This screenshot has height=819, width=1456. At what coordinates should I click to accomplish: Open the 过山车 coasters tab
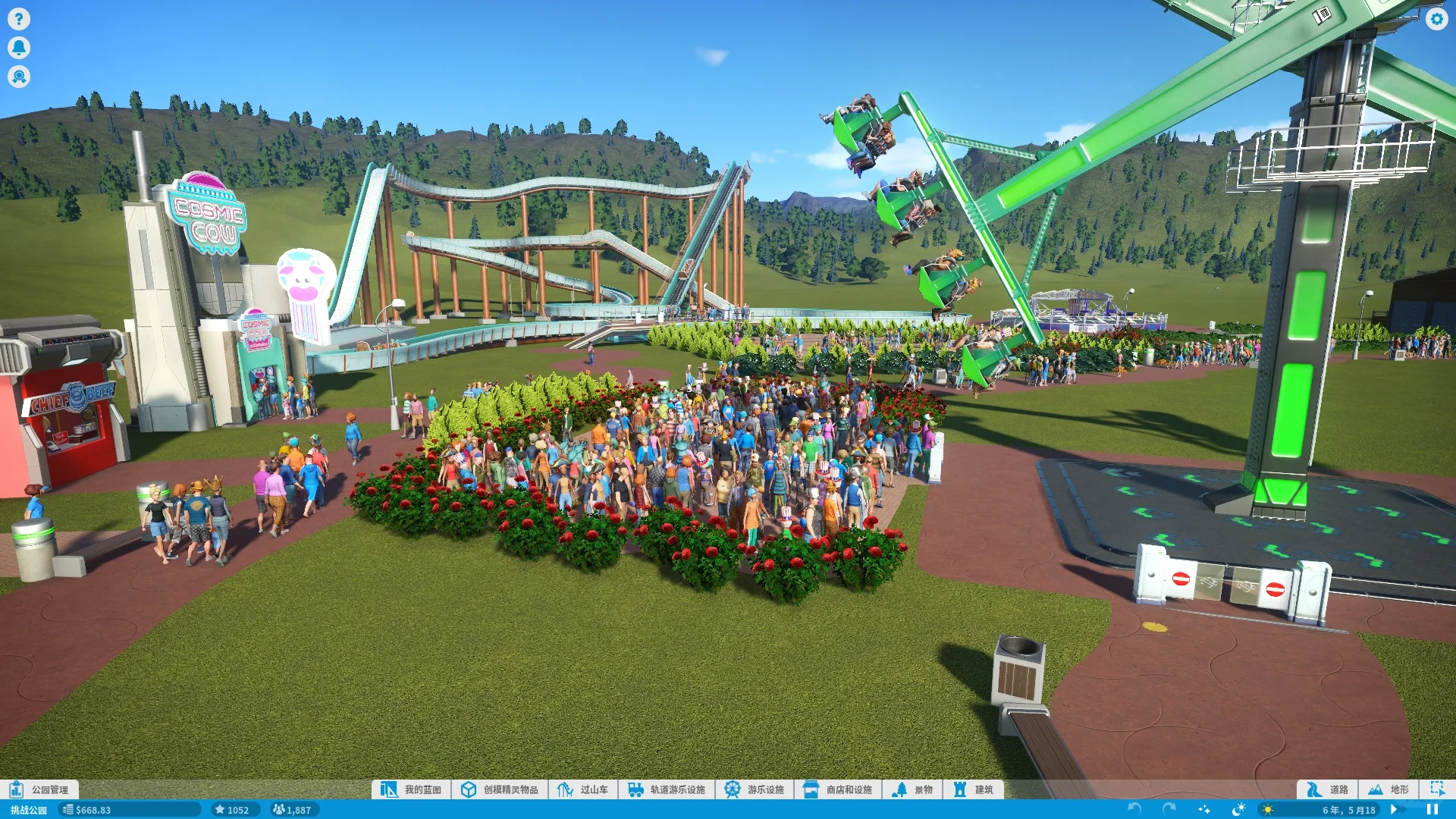pyautogui.click(x=583, y=789)
